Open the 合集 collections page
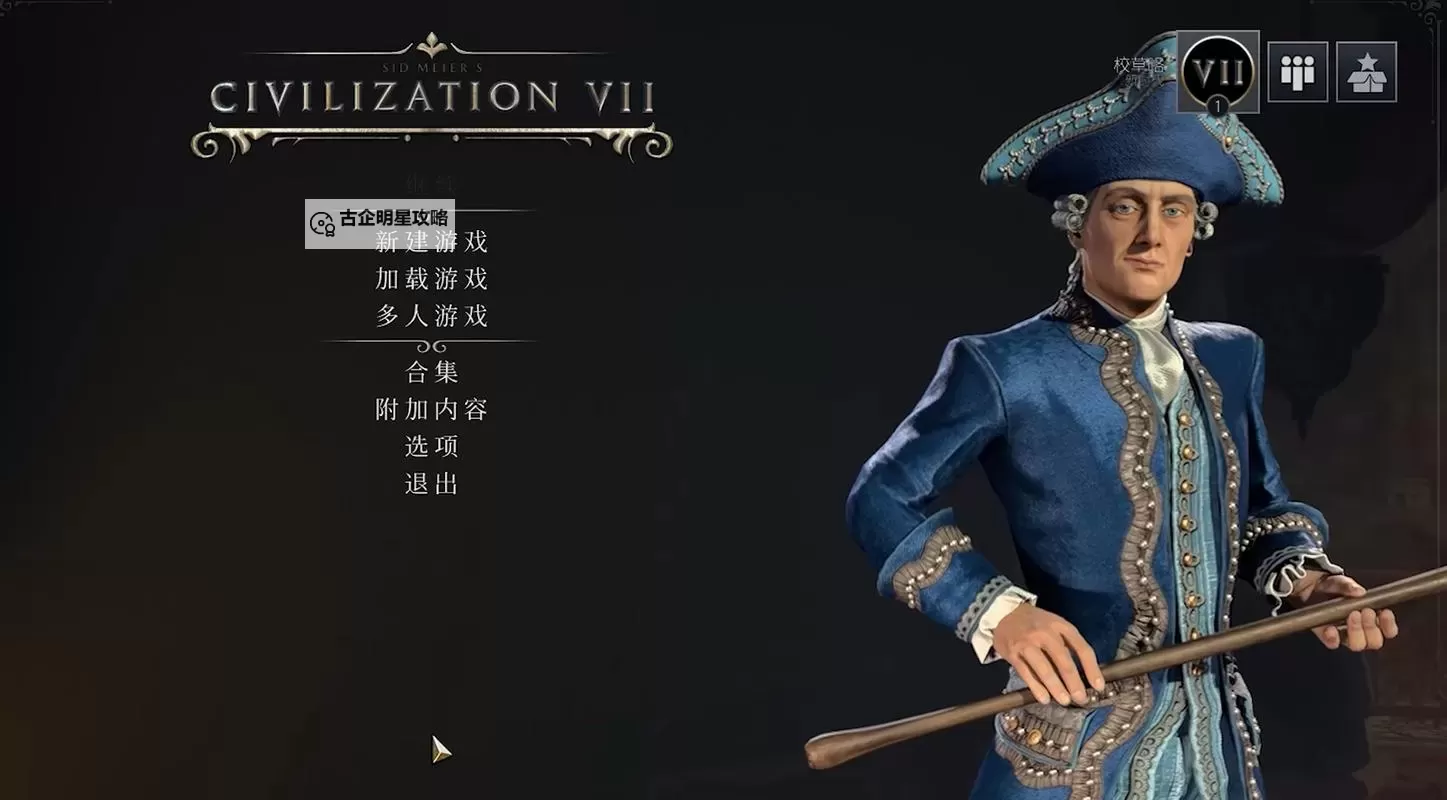This screenshot has width=1447, height=800. click(432, 371)
